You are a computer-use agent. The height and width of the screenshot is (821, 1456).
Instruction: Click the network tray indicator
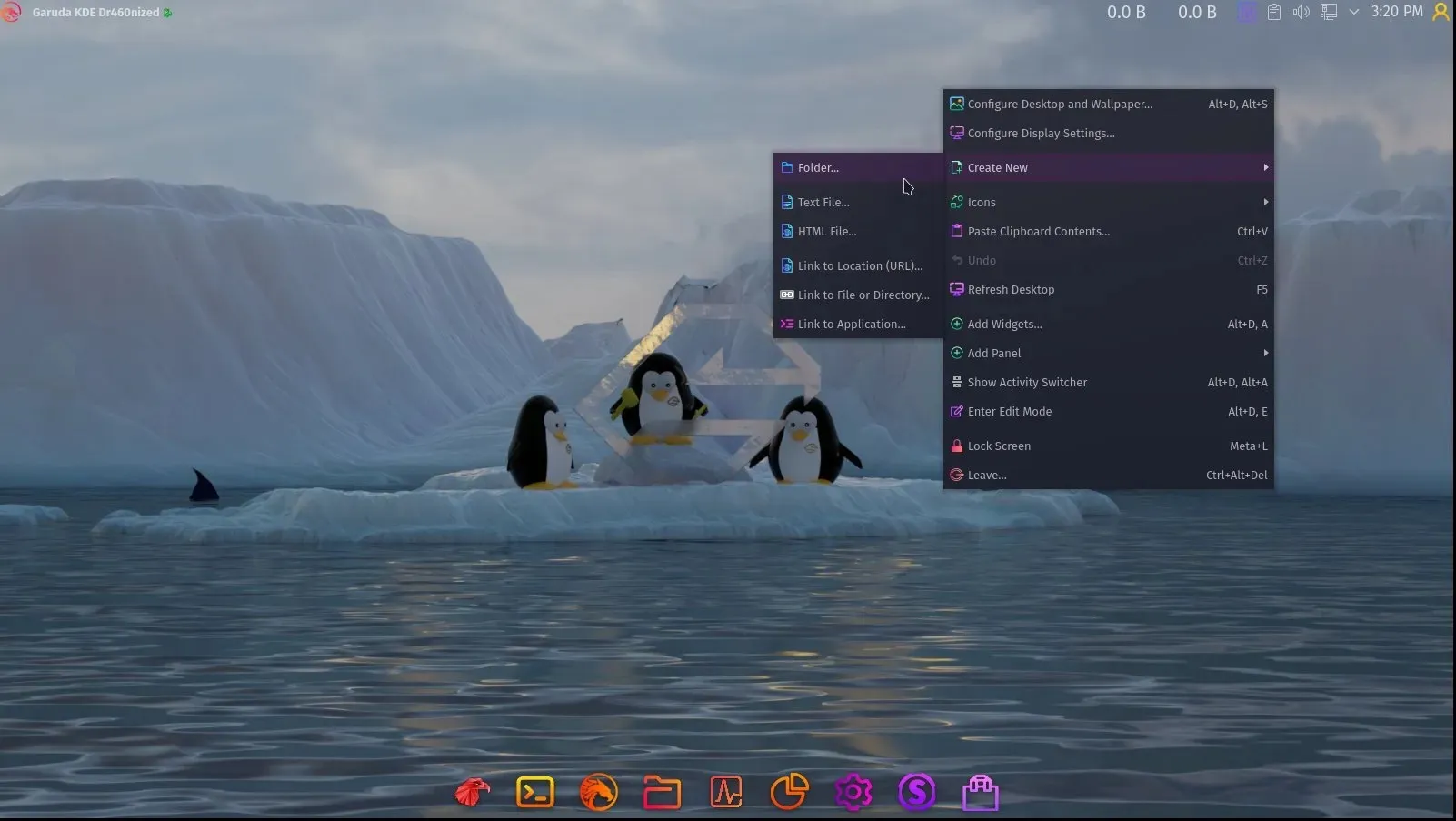(1328, 12)
